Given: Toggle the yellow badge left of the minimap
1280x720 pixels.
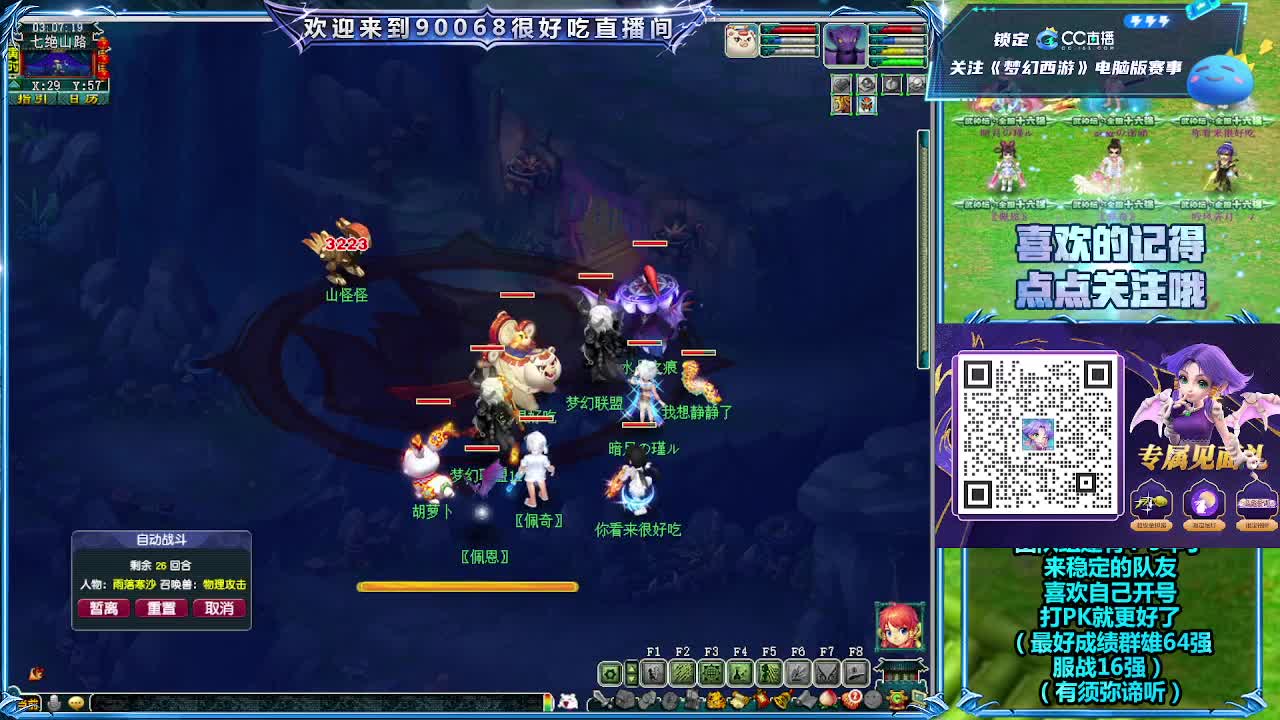Looking at the screenshot, I should [12, 60].
